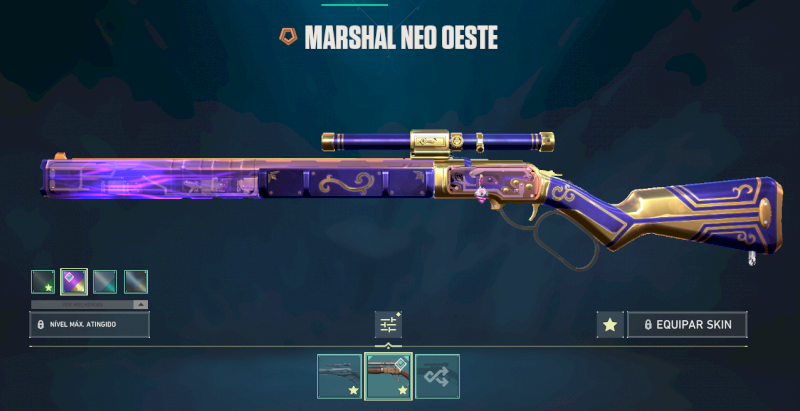Select the default gray Marshal skin thumbnail

pyautogui.click(x=339, y=376)
